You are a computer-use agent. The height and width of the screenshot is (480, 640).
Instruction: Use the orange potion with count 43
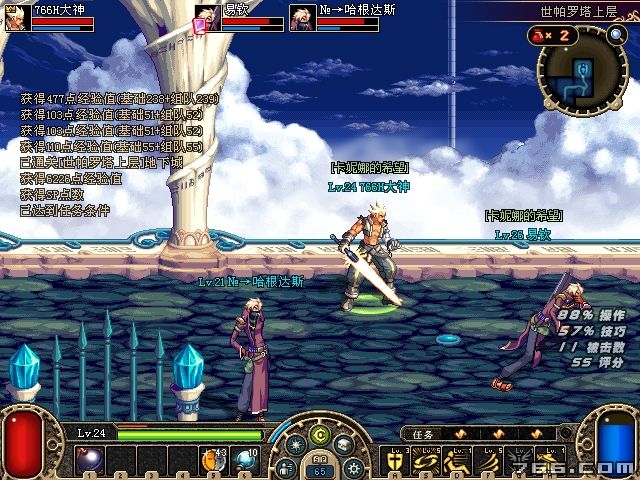point(214,460)
